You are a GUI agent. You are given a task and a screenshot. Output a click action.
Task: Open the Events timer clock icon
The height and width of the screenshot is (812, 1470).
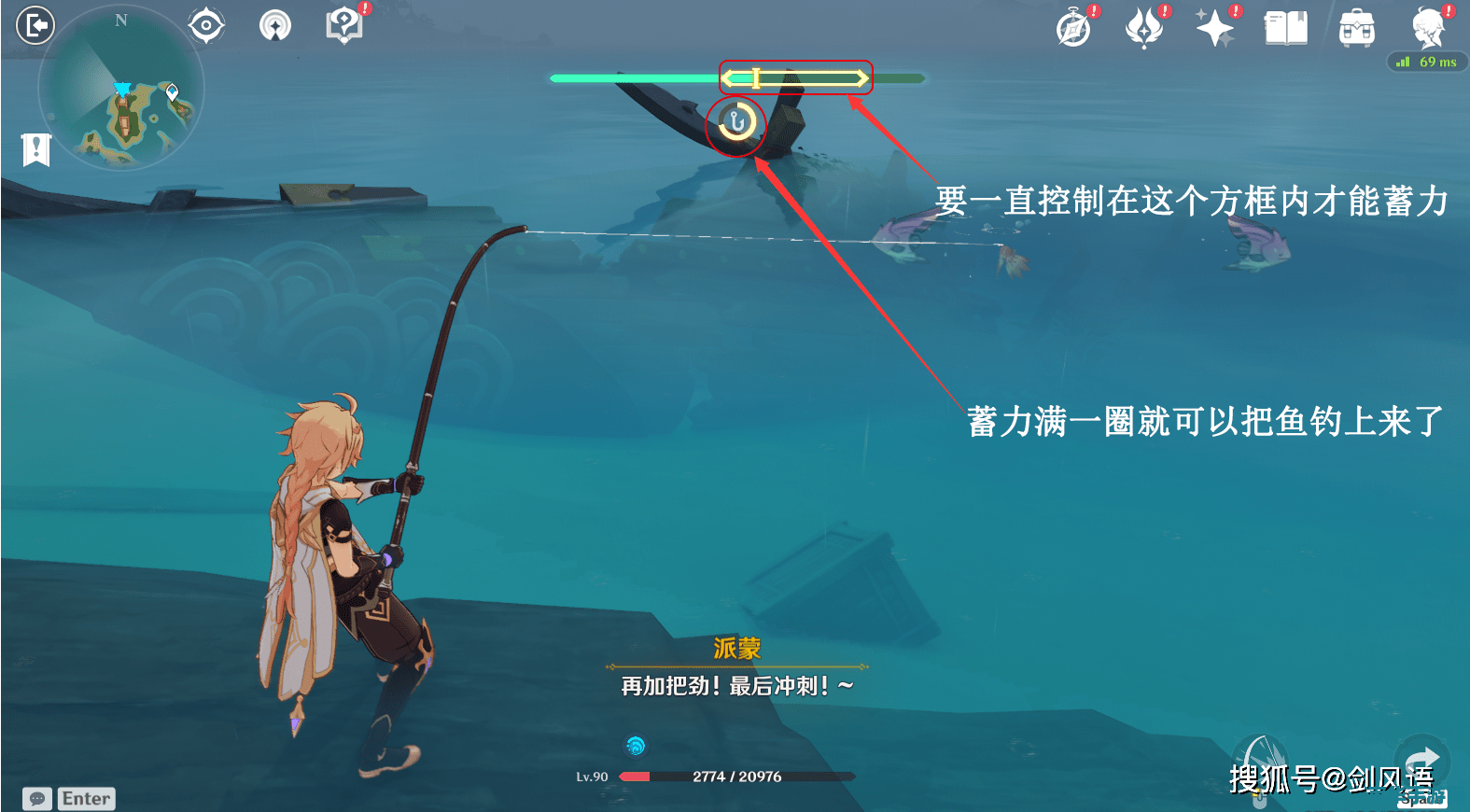click(x=1074, y=28)
